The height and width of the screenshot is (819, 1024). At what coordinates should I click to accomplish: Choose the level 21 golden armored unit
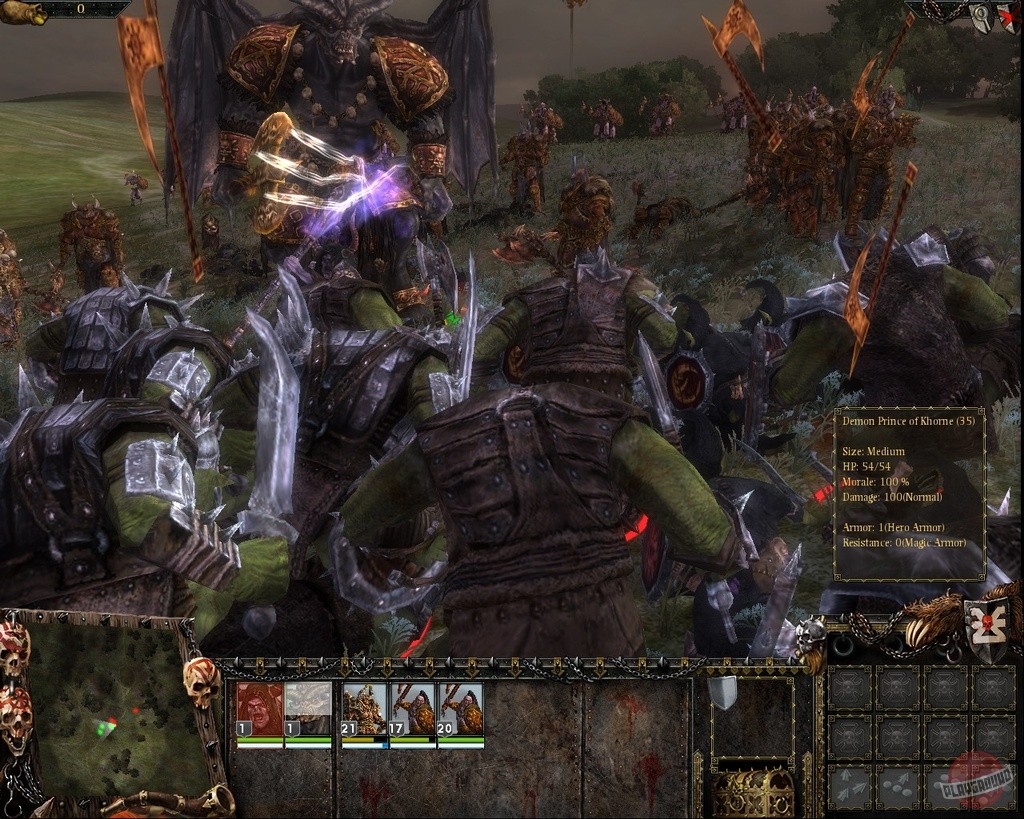[x=364, y=710]
